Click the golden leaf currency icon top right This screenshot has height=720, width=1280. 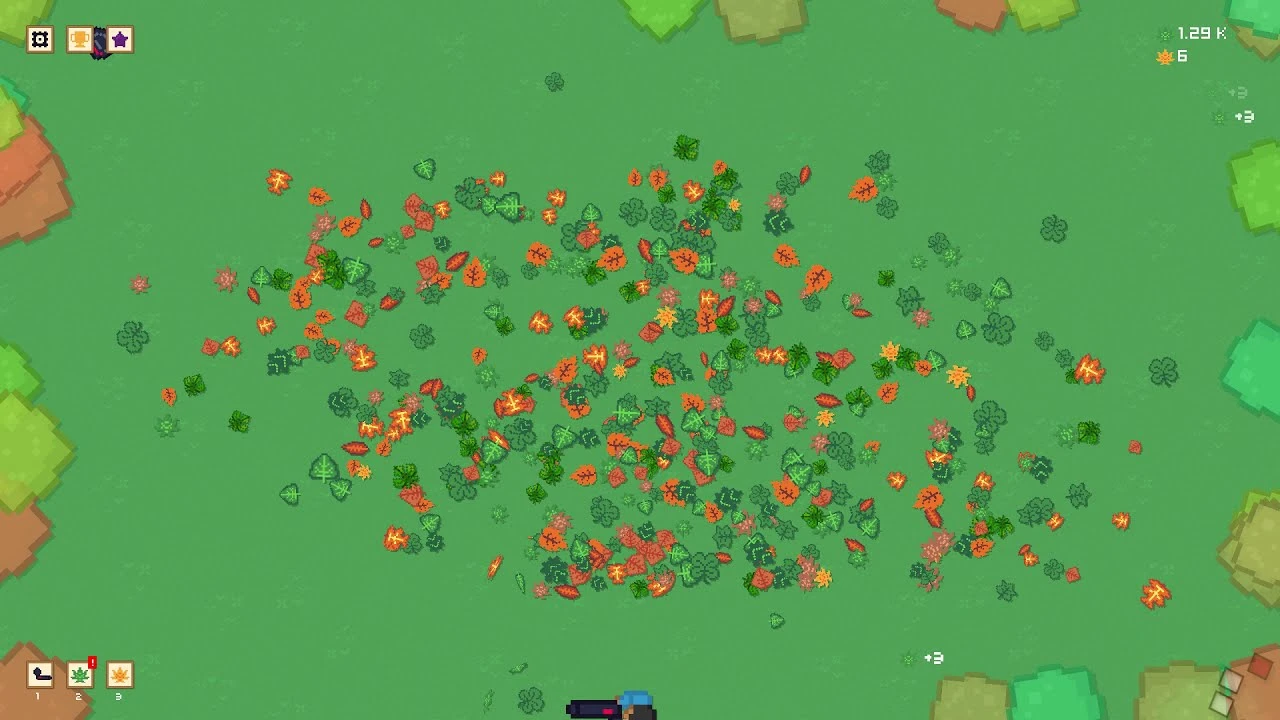[x=1163, y=57]
